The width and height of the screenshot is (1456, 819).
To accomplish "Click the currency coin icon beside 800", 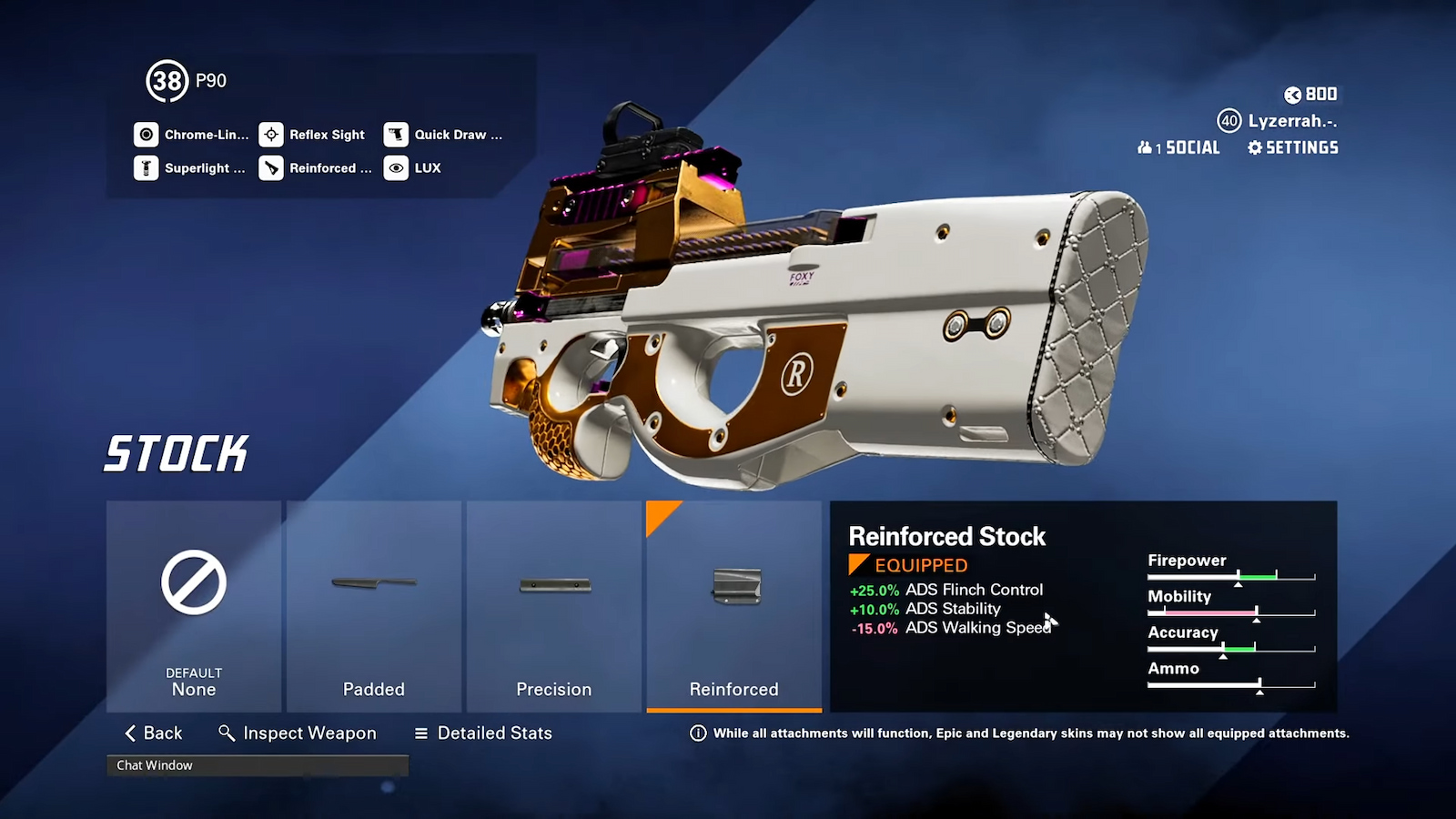I will coord(1293,94).
